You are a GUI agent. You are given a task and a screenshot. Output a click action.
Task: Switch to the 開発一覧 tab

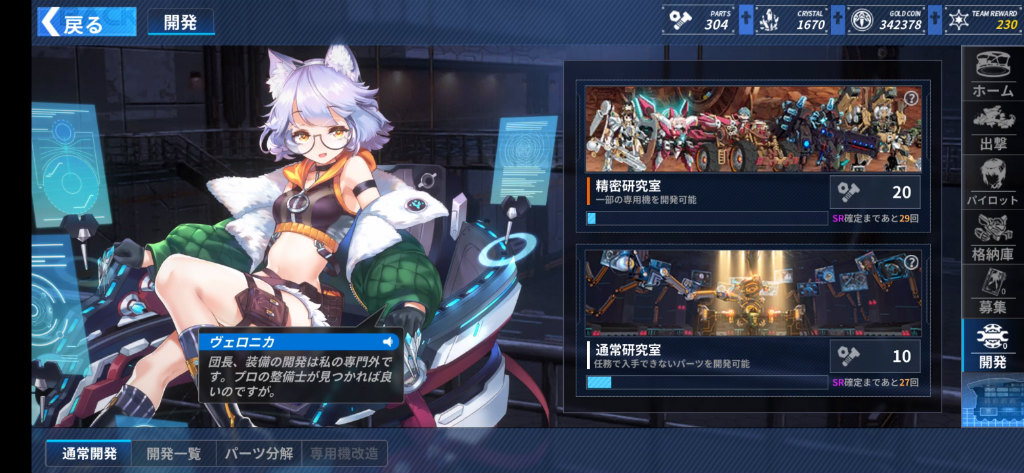pos(173,454)
